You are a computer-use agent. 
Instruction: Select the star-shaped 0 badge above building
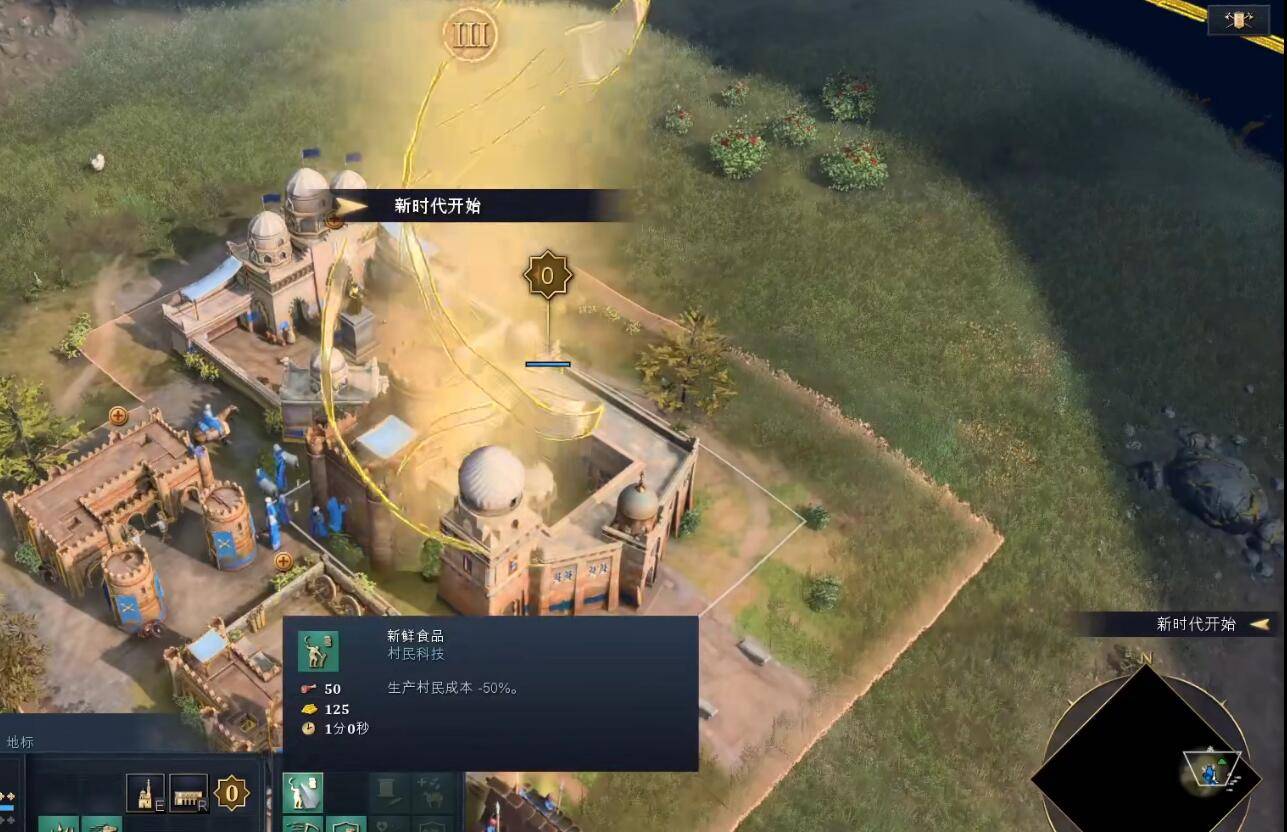[547, 275]
